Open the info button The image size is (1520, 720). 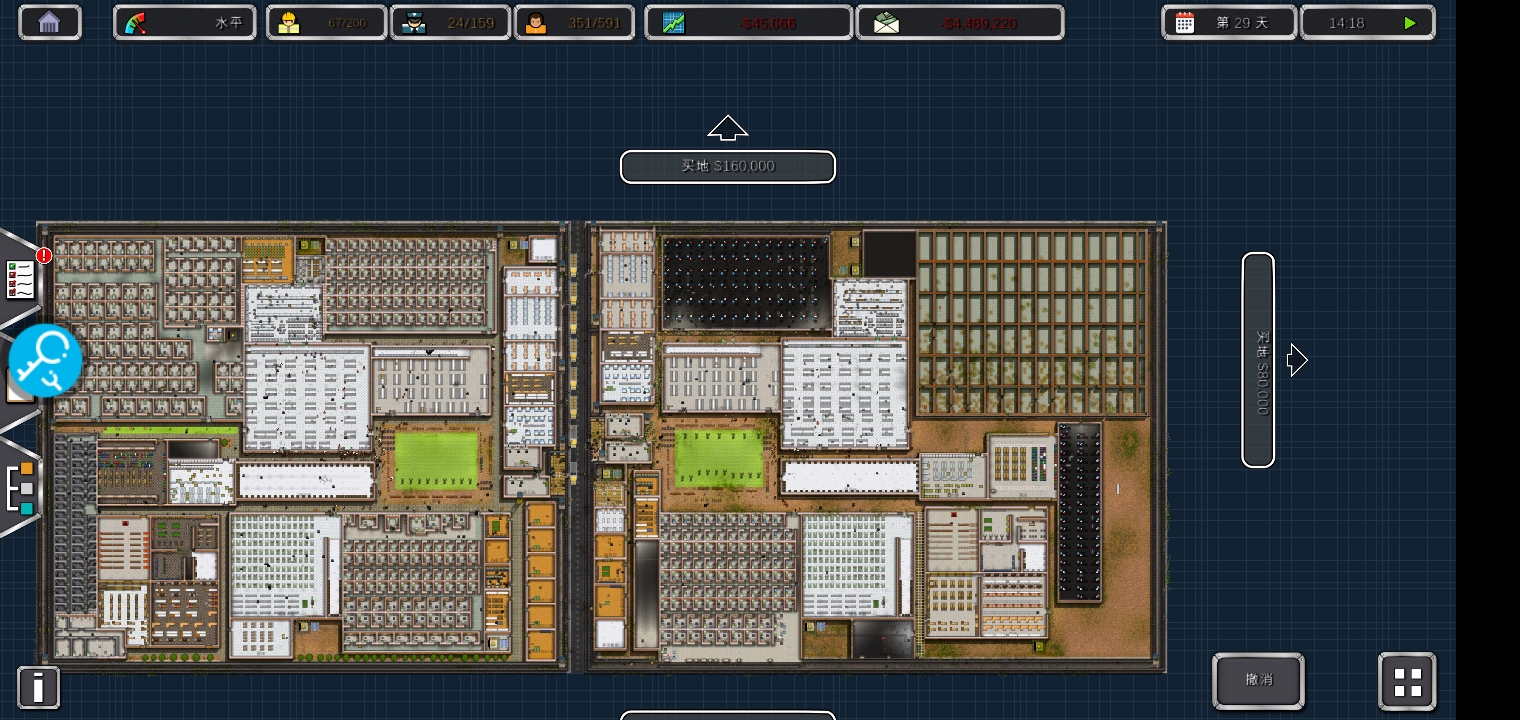tap(38, 688)
